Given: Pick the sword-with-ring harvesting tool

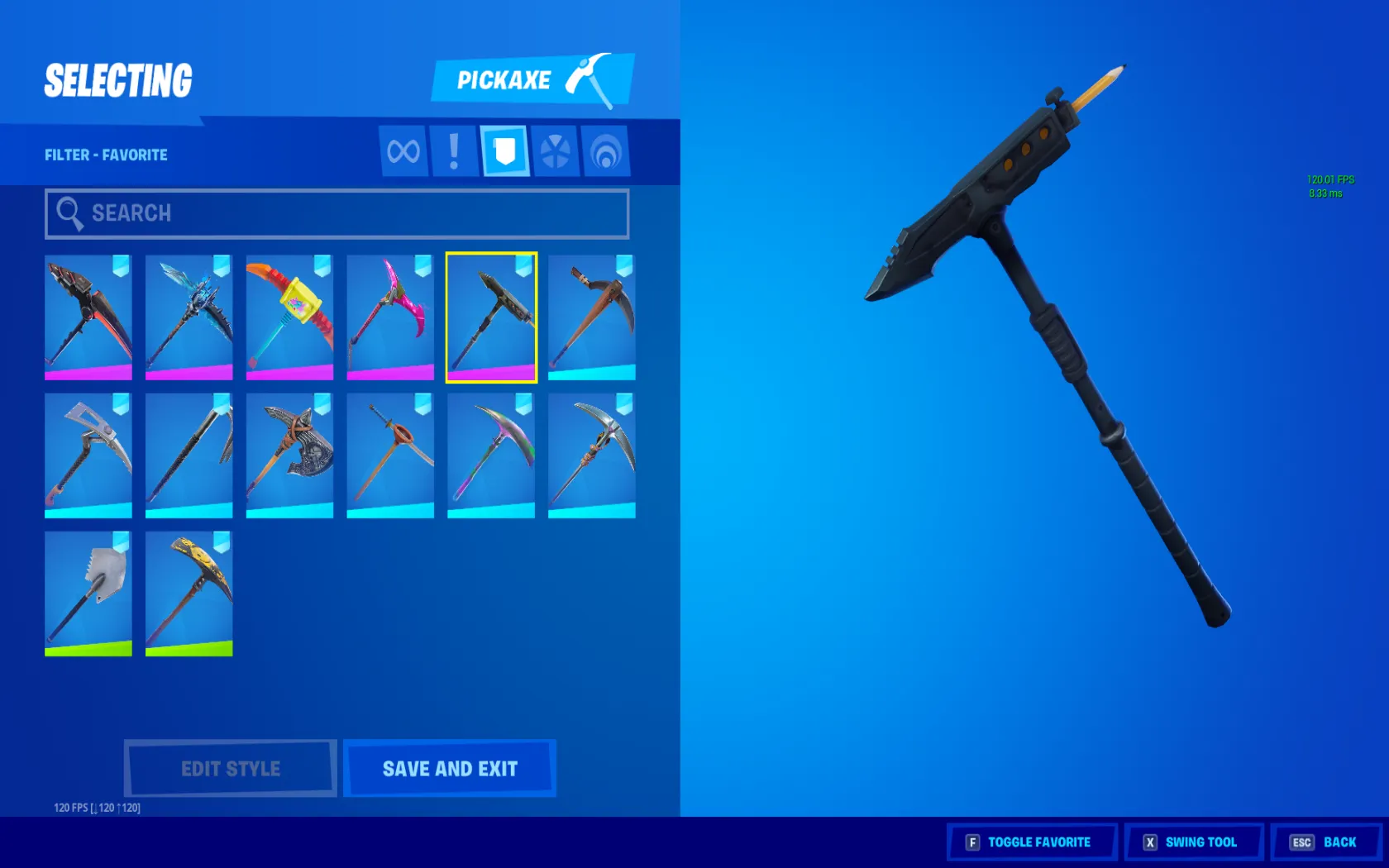Looking at the screenshot, I should tap(390, 455).
